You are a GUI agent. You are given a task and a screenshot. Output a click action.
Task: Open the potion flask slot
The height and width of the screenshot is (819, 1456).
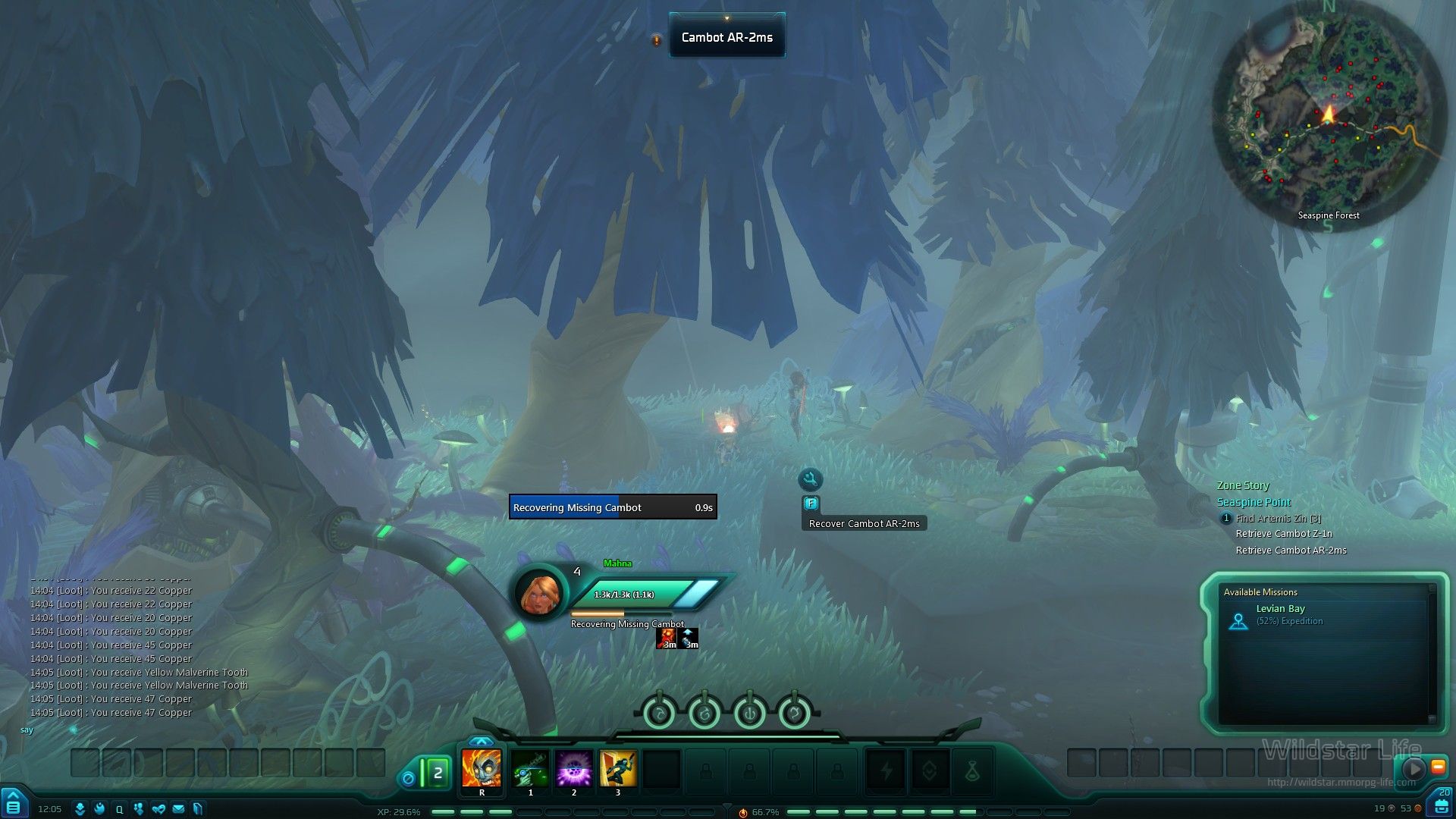click(x=972, y=772)
